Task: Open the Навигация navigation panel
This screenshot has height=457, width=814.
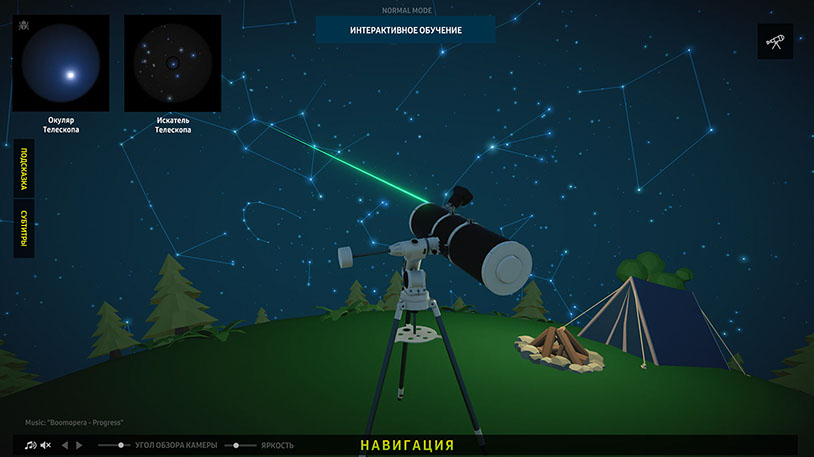Action: click(407, 445)
